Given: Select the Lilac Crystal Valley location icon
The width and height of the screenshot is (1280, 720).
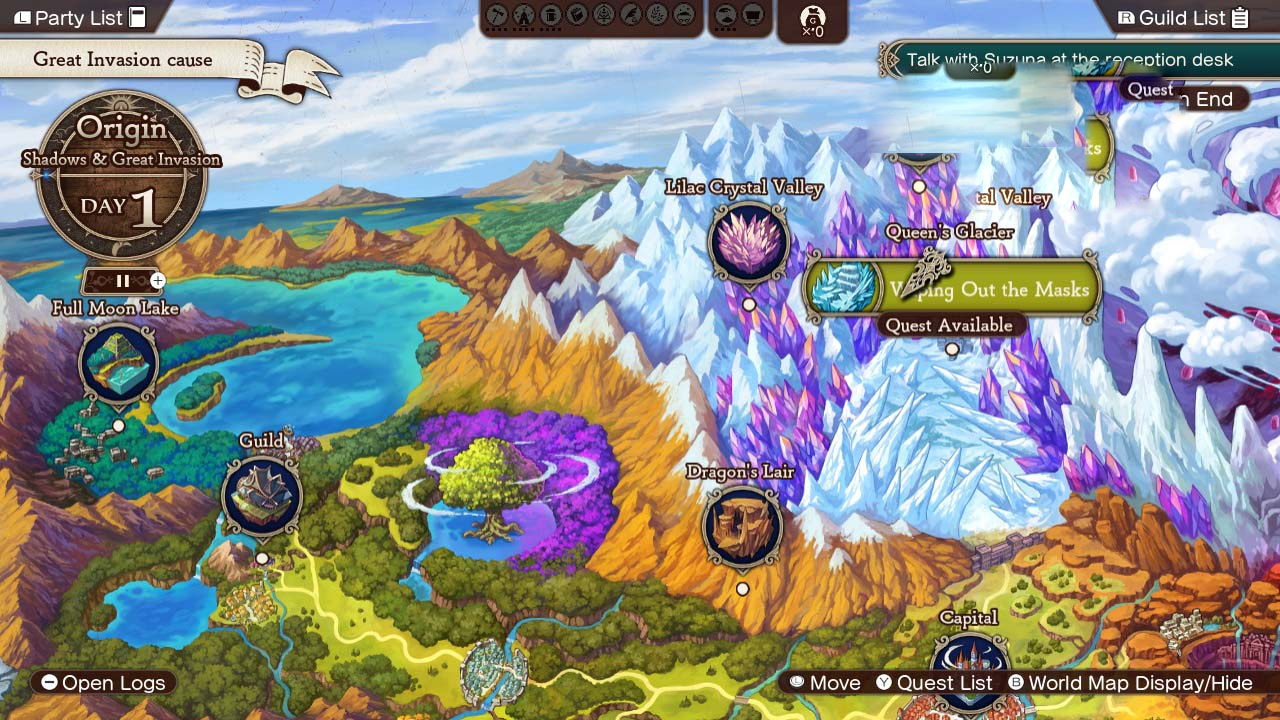Looking at the screenshot, I should (x=748, y=242).
